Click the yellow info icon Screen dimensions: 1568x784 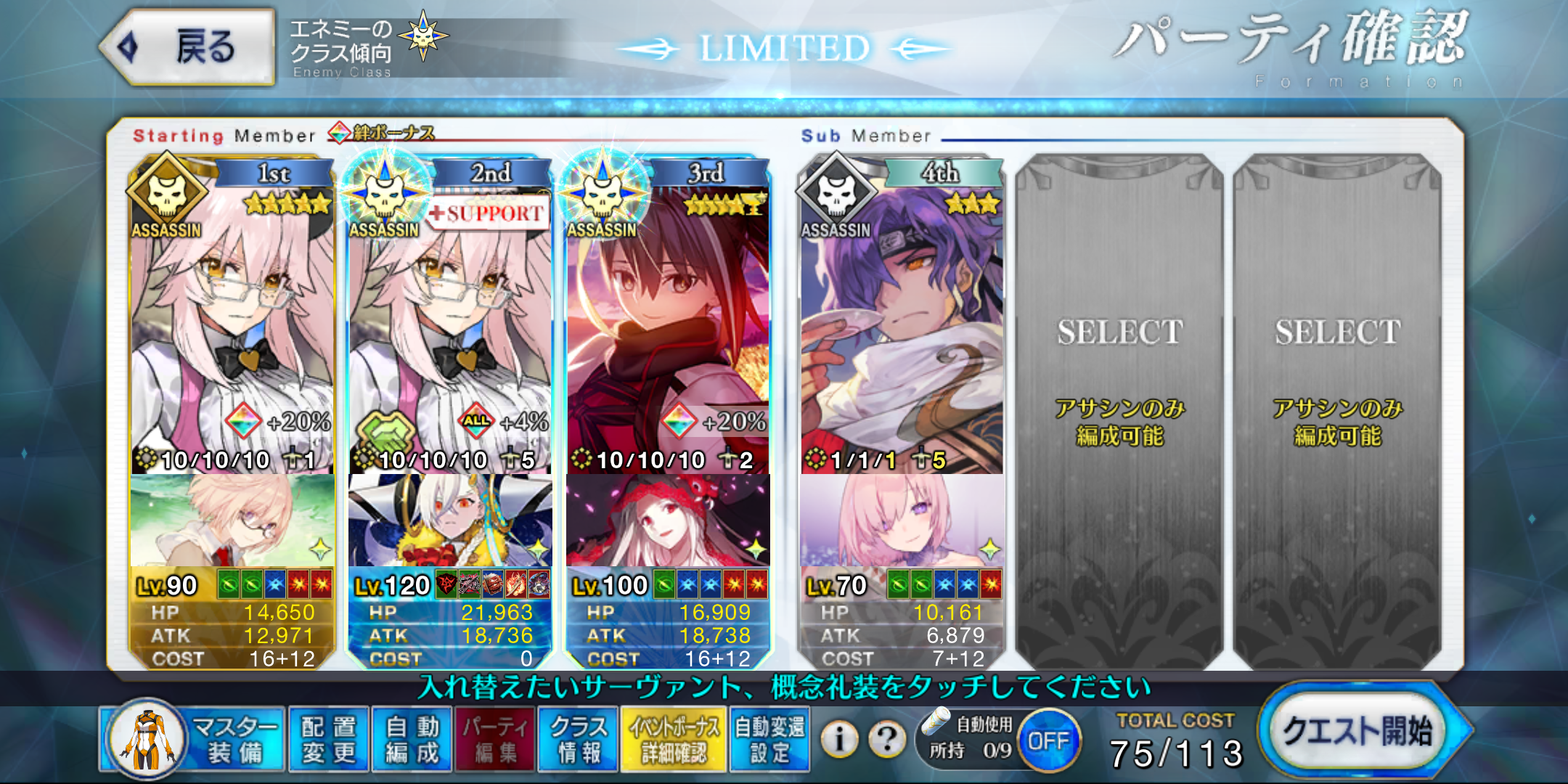point(839,740)
